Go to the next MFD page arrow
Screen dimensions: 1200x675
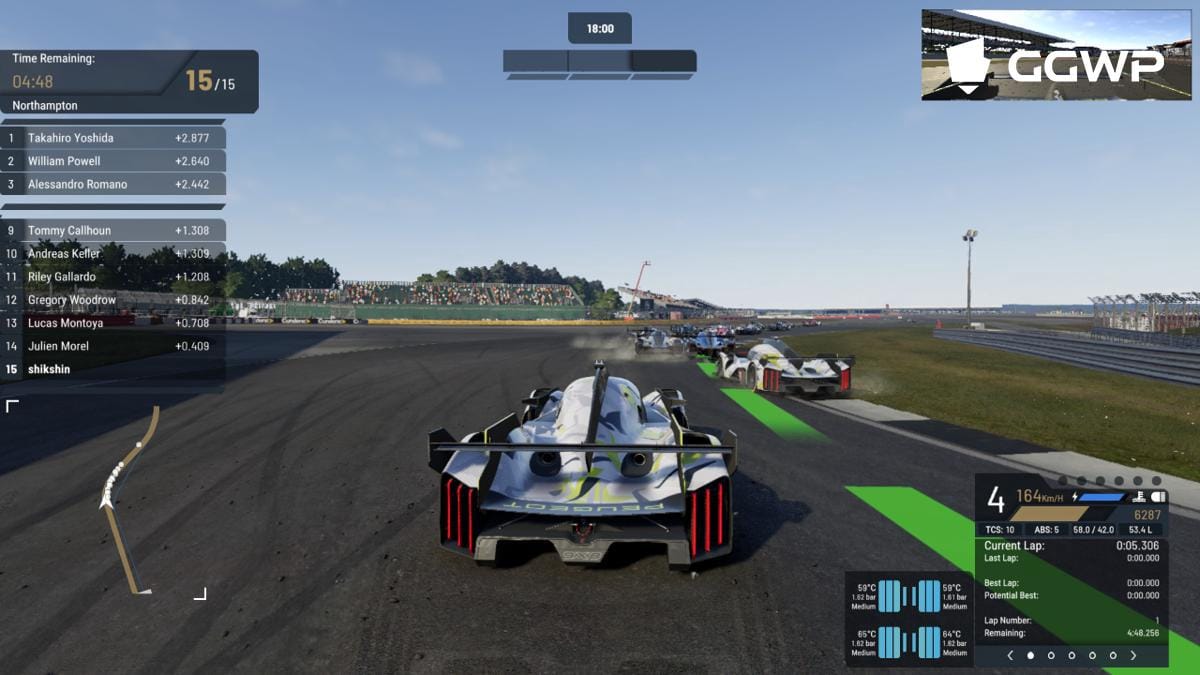(x=1133, y=656)
